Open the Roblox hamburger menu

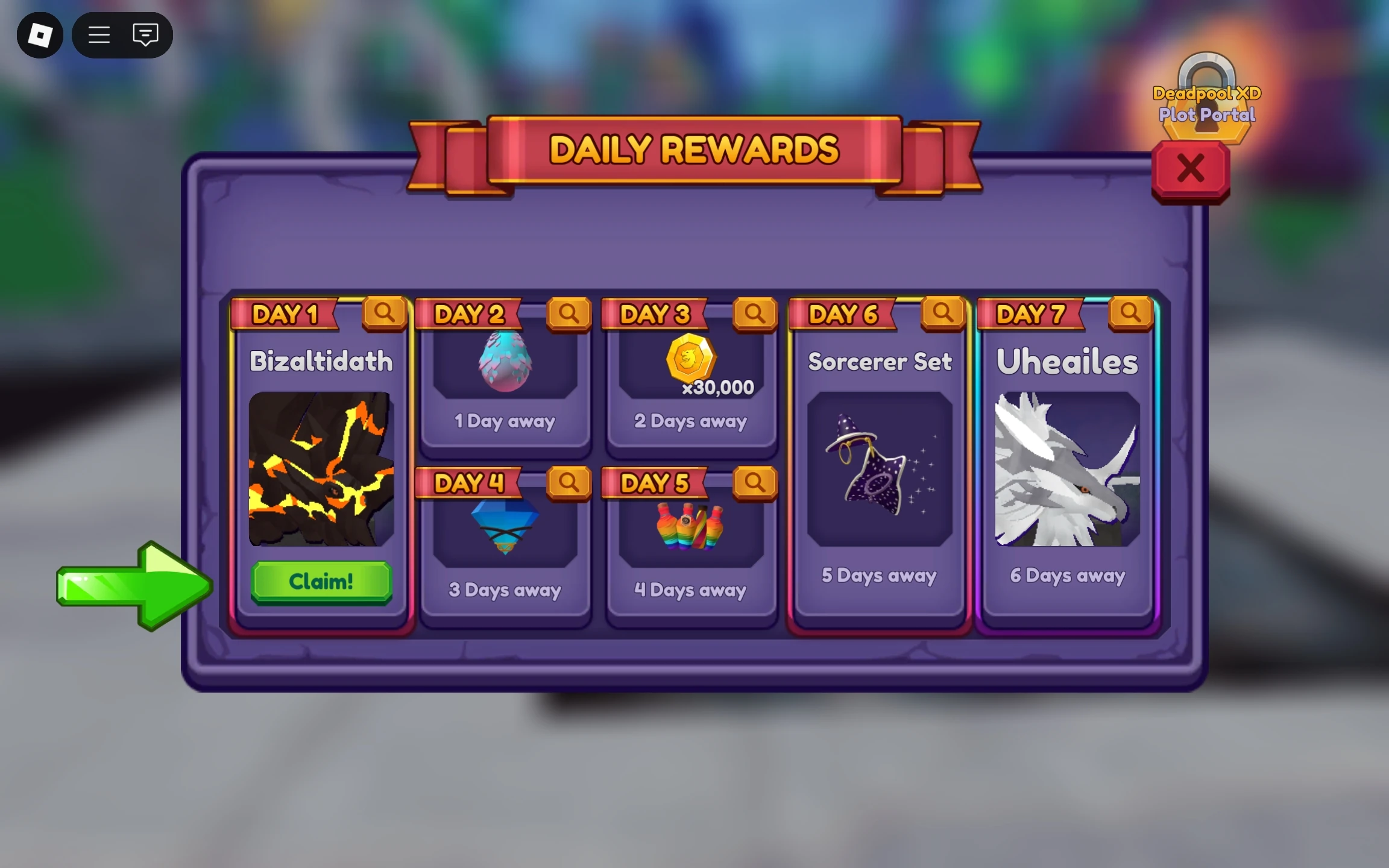tap(99, 35)
